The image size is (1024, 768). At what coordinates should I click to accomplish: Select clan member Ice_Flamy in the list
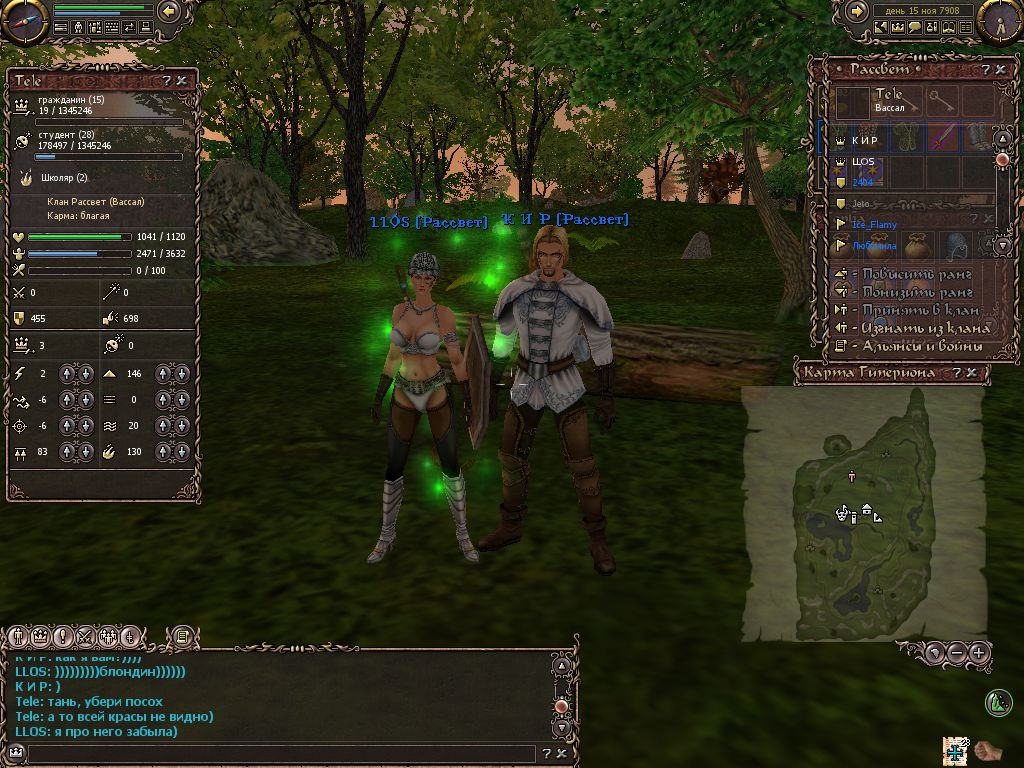click(x=875, y=225)
